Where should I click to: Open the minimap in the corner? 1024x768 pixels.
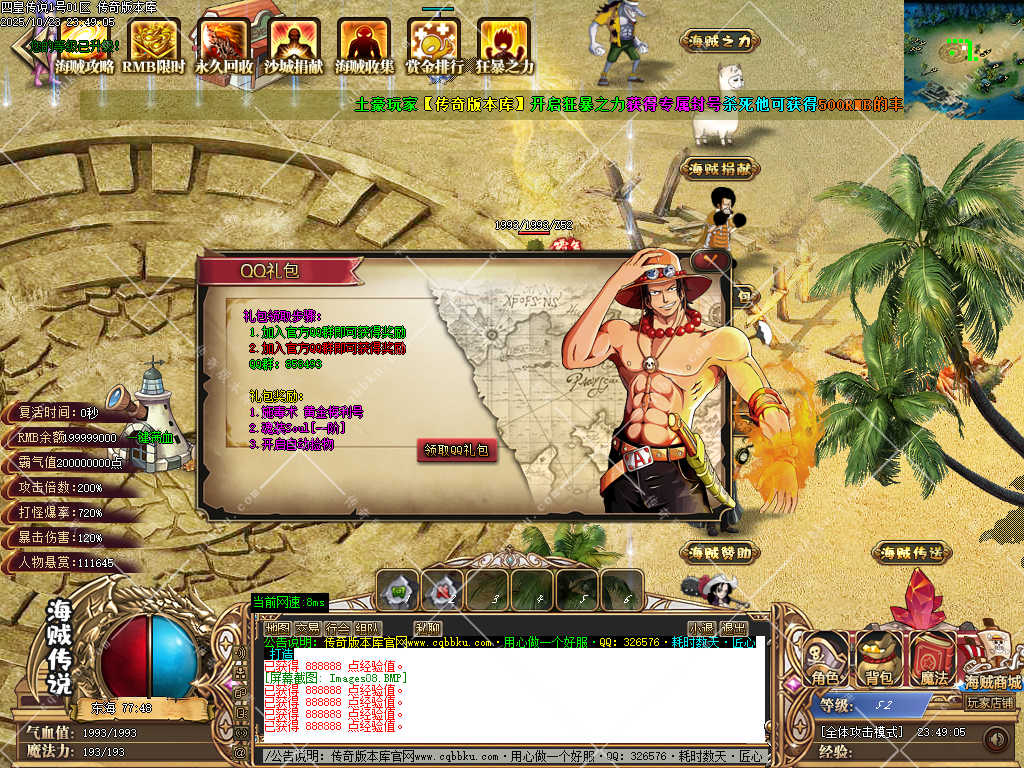[x=963, y=59]
